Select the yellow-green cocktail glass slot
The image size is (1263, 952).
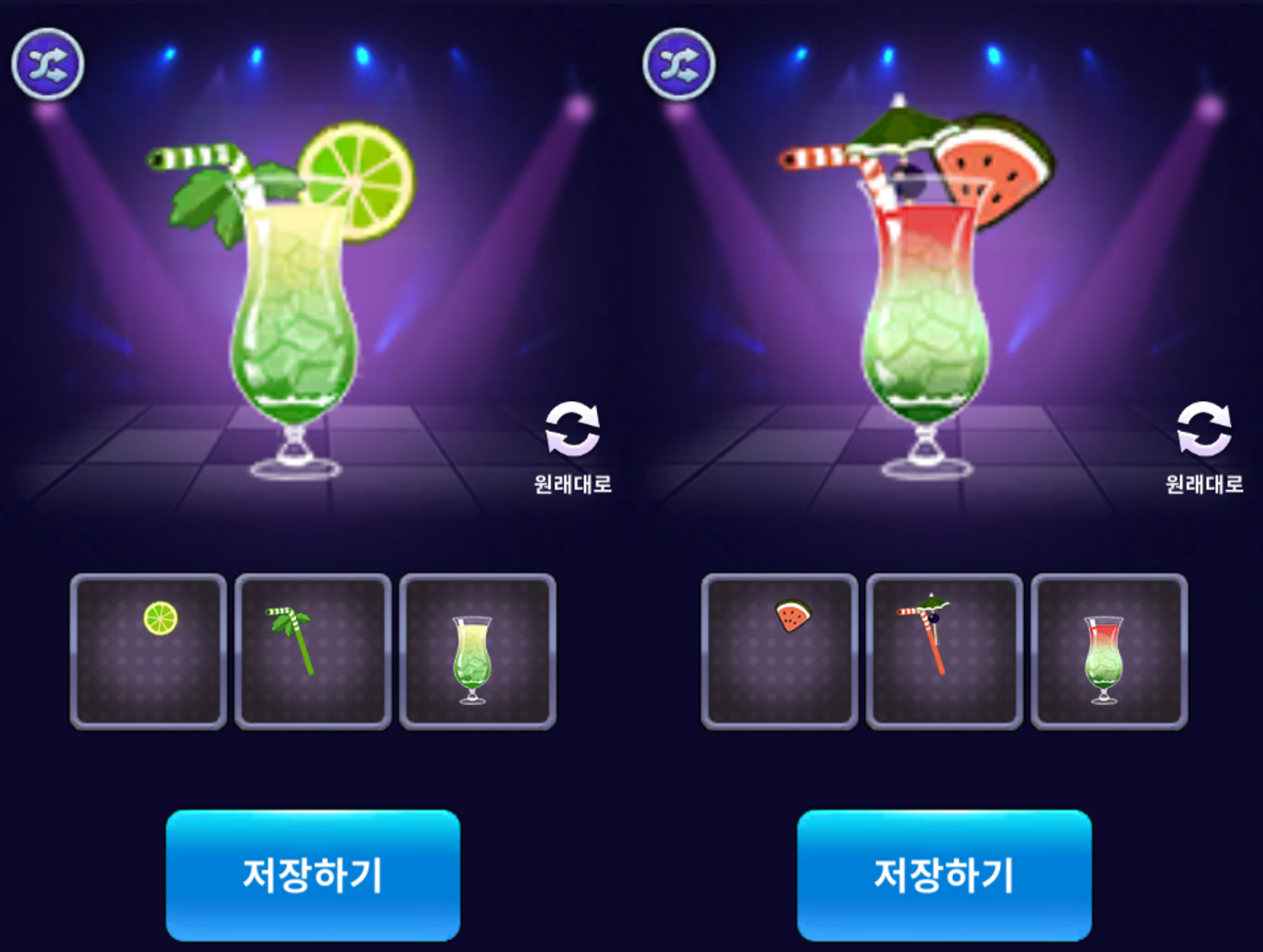[x=478, y=651]
